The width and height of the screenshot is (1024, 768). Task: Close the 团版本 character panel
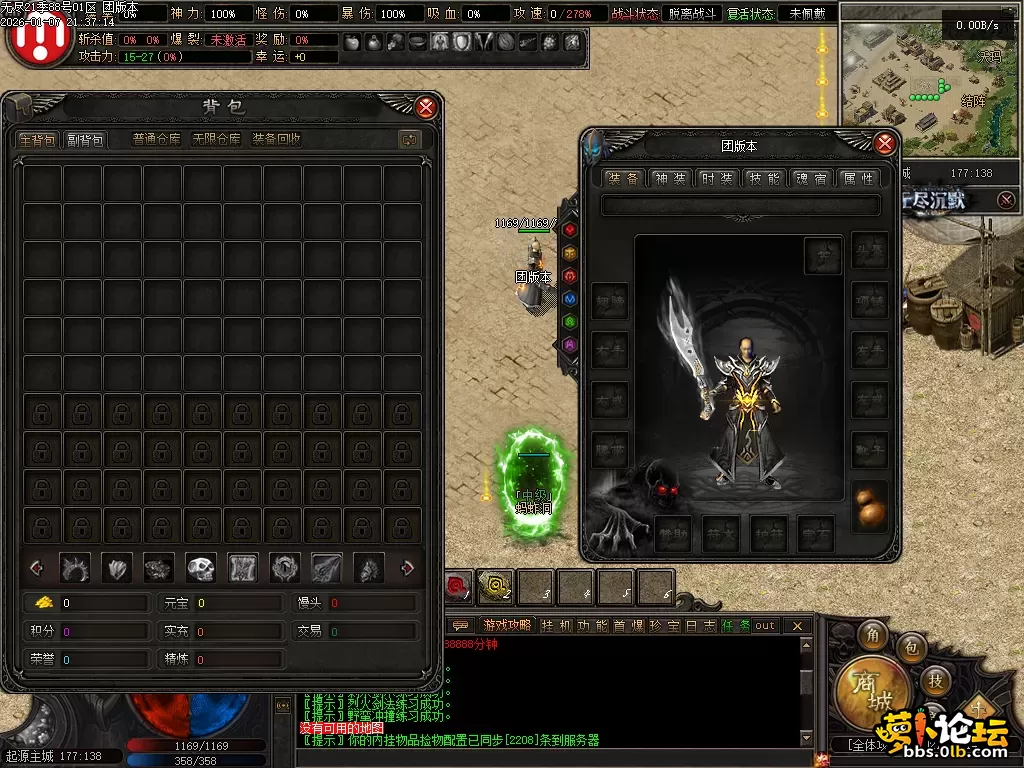[x=884, y=144]
